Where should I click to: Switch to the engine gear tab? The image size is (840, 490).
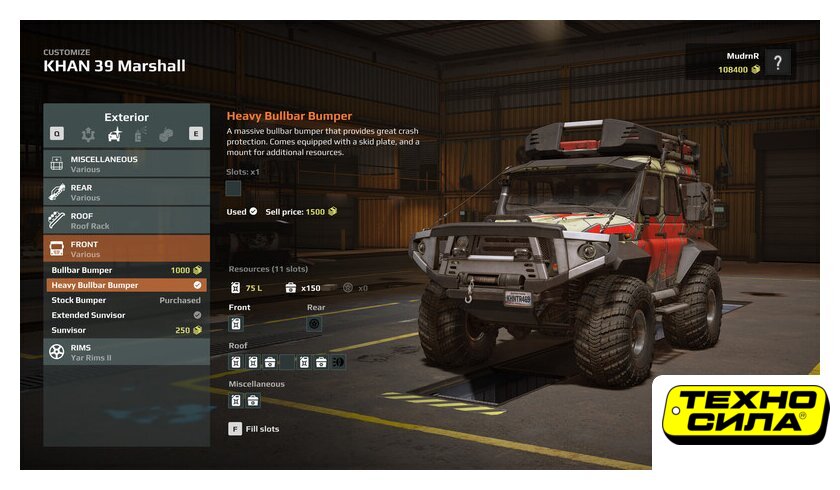coord(90,134)
